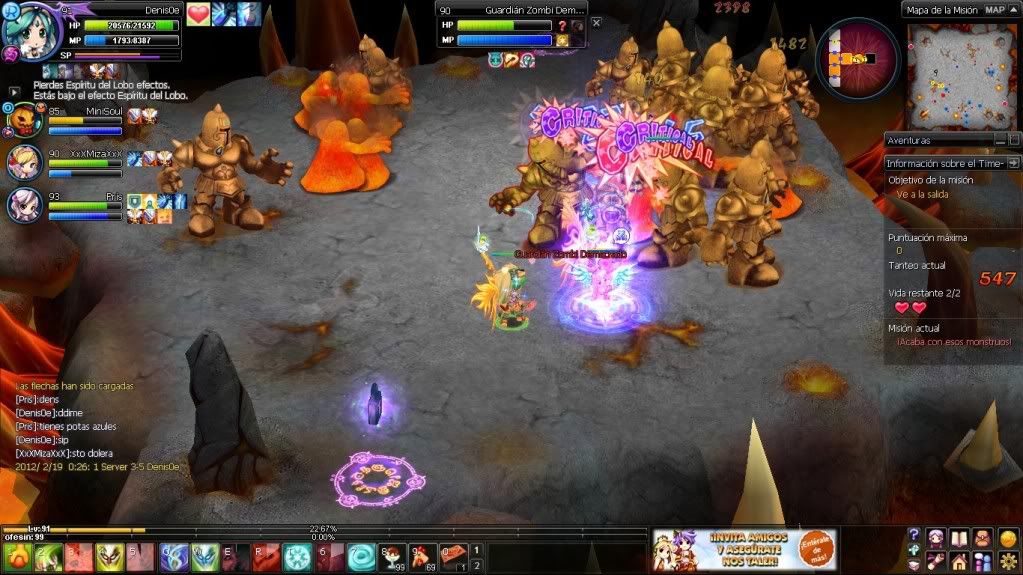Activate the teal swirl skill slot 7
This screenshot has width=1023, height=575.
click(361, 556)
